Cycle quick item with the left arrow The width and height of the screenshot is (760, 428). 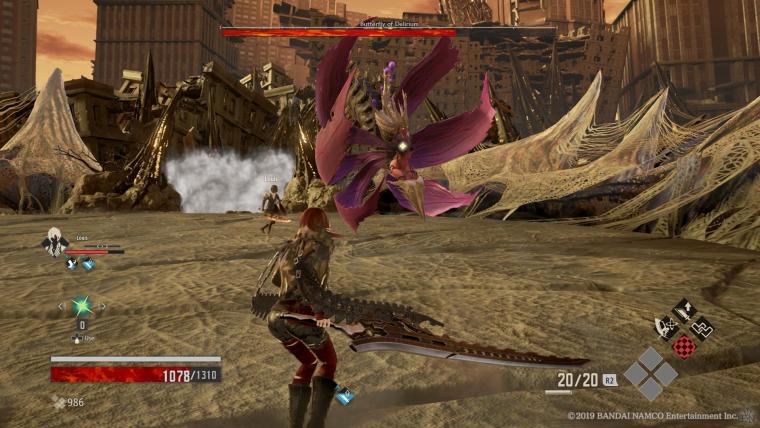[61, 306]
